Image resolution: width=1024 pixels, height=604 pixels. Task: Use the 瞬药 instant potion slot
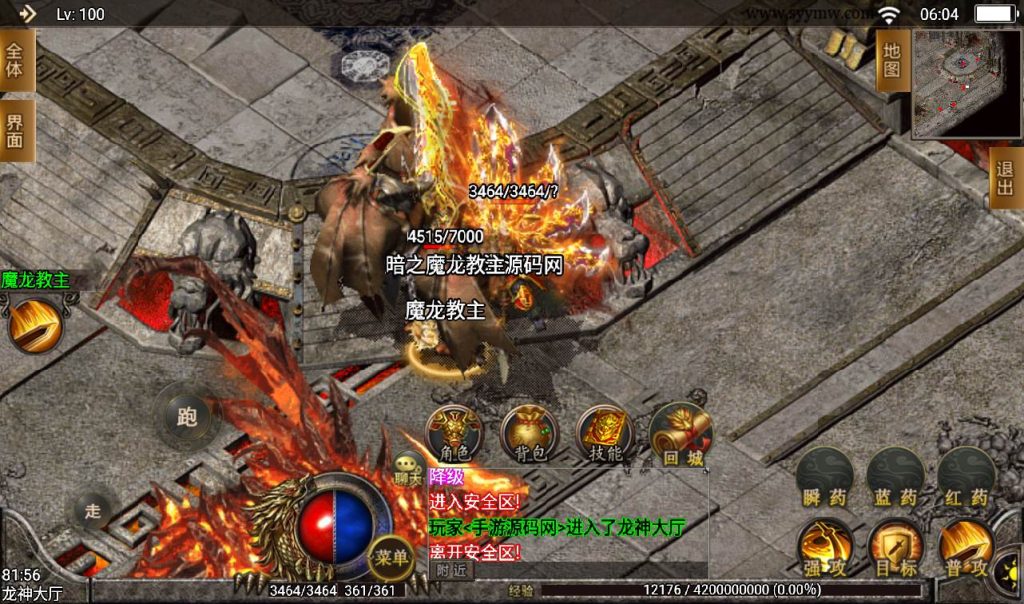click(825, 477)
